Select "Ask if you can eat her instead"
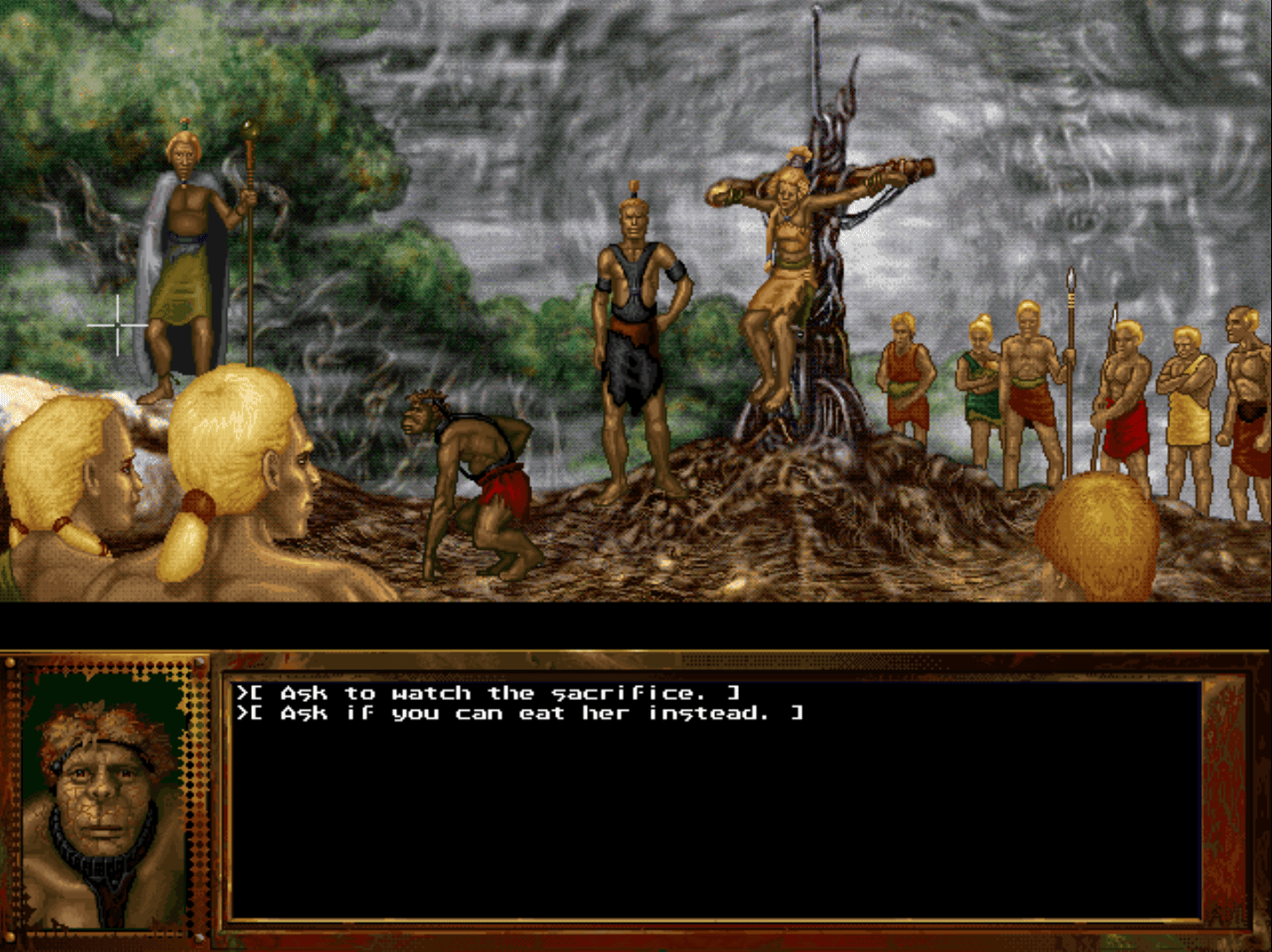 (x=522, y=713)
